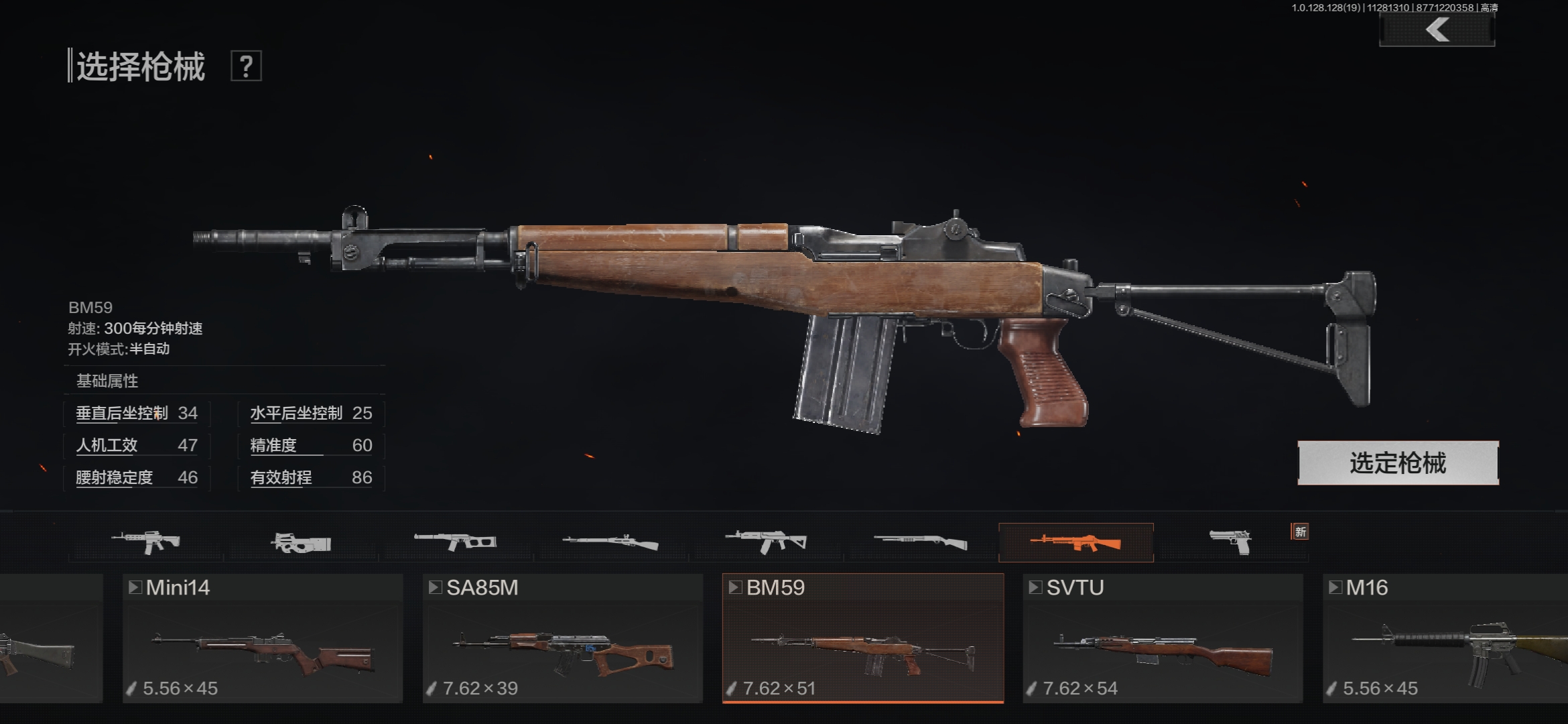Viewport: 1568px width, 724px height.
Task: Switch to the M4 carbine category tab
Action: pos(146,542)
